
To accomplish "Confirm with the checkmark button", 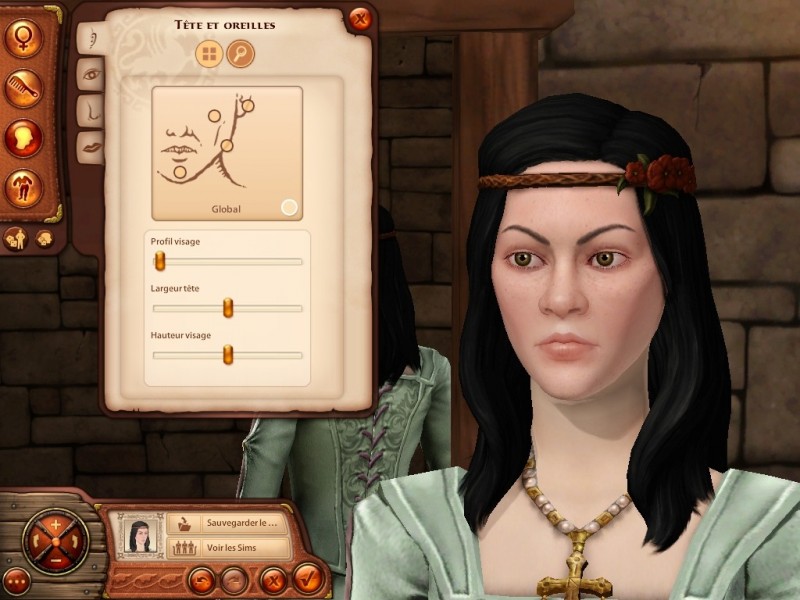I will coord(308,579).
